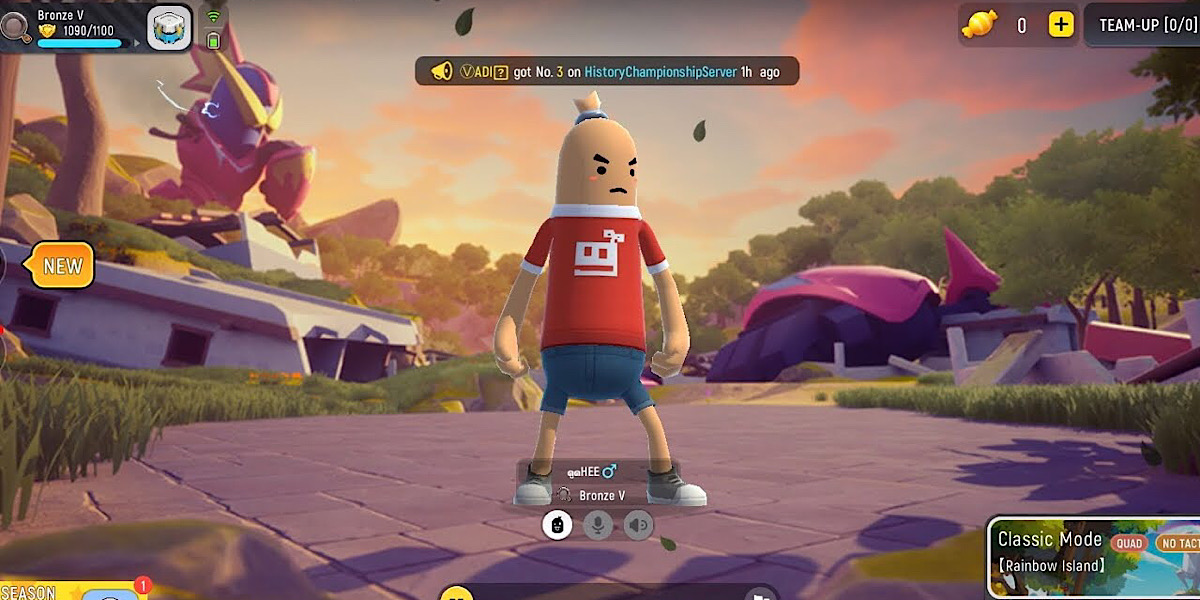Toggle the speaker sound button
The width and height of the screenshot is (1200, 600).
(638, 524)
